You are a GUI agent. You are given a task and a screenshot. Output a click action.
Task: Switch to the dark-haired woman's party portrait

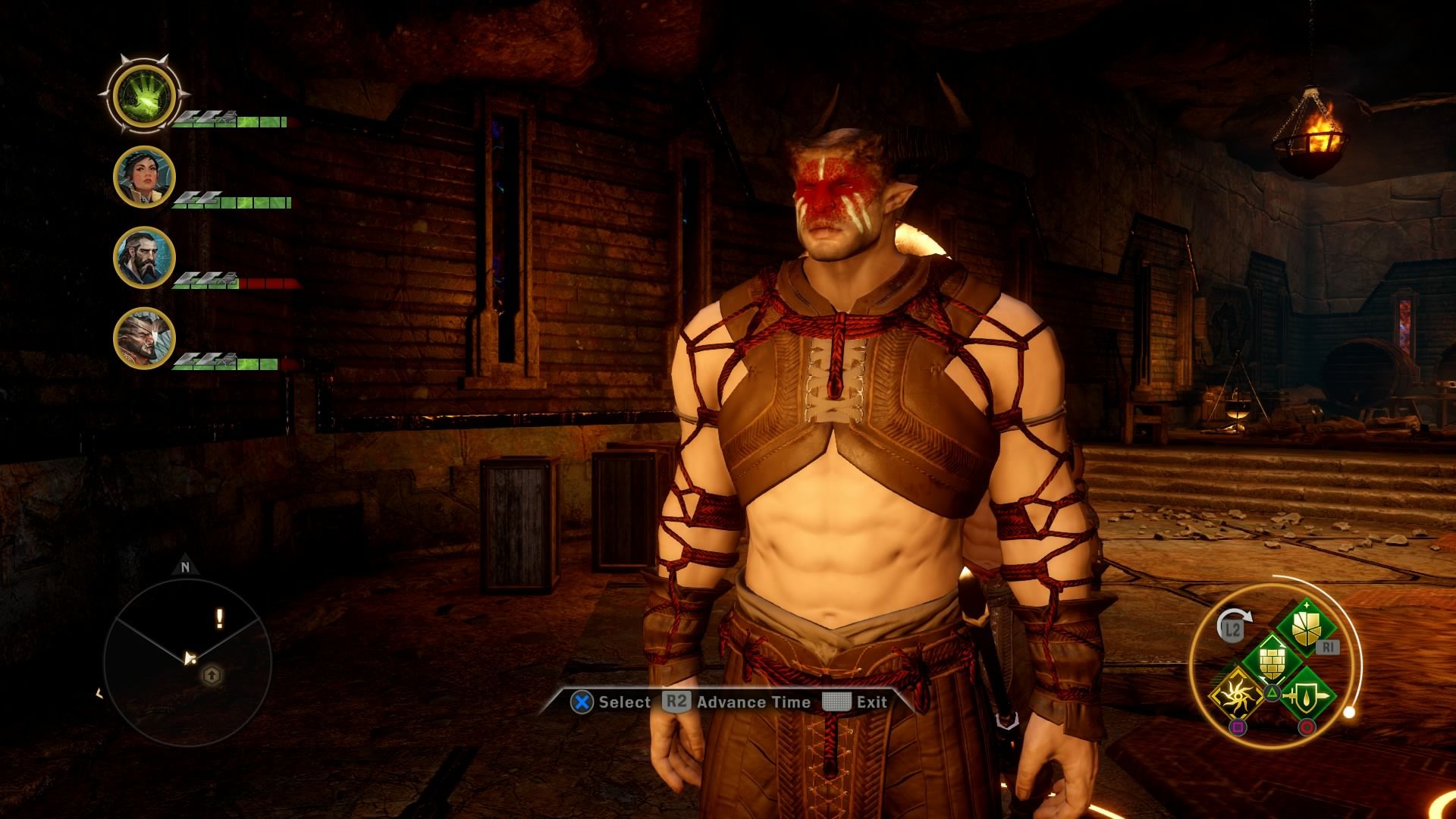tap(144, 177)
